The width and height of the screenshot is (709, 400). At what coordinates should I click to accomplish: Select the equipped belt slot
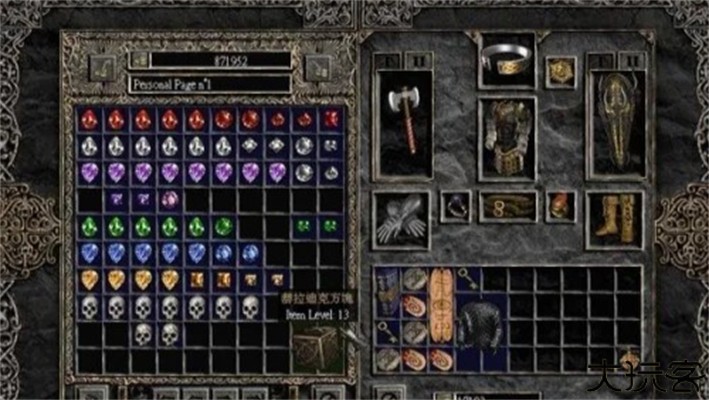(x=507, y=207)
